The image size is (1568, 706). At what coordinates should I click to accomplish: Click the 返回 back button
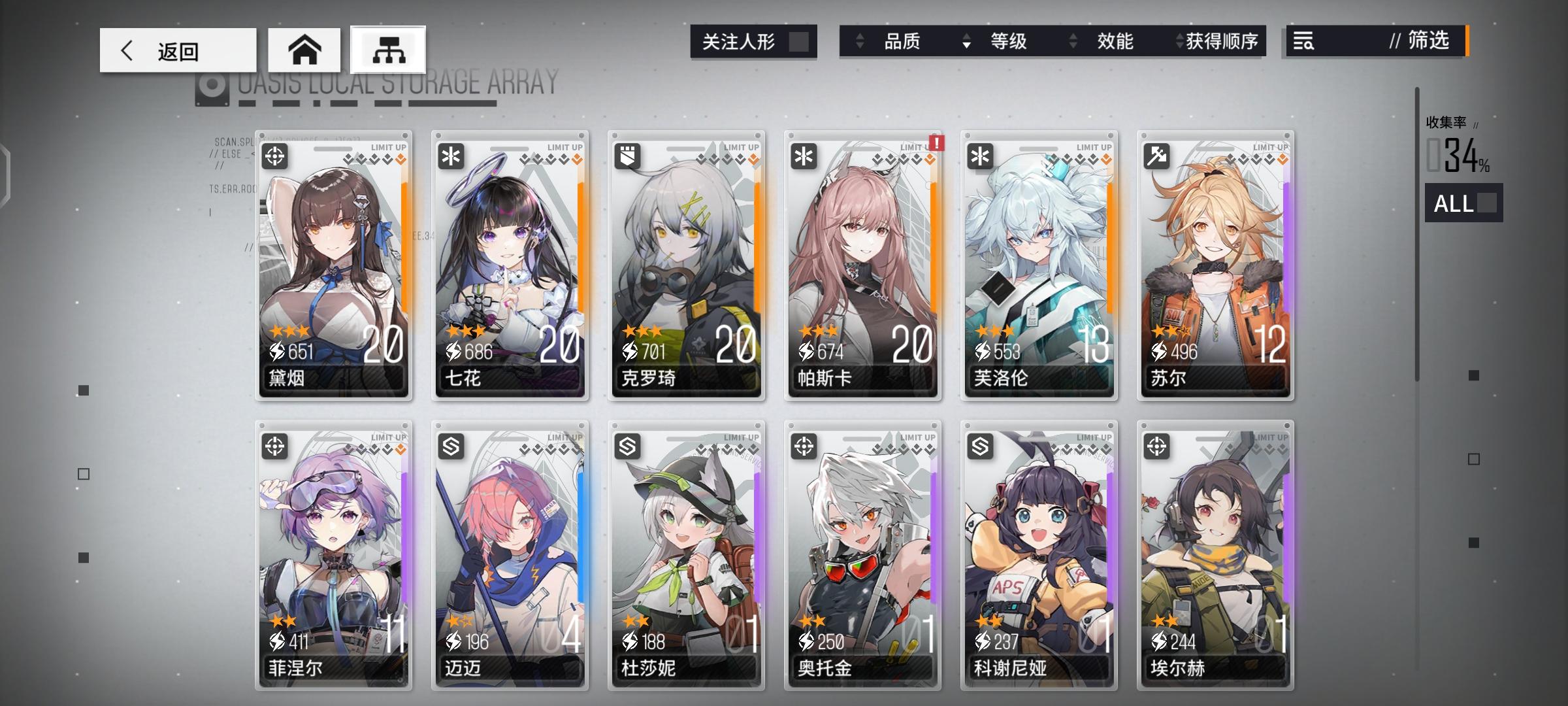(x=176, y=48)
